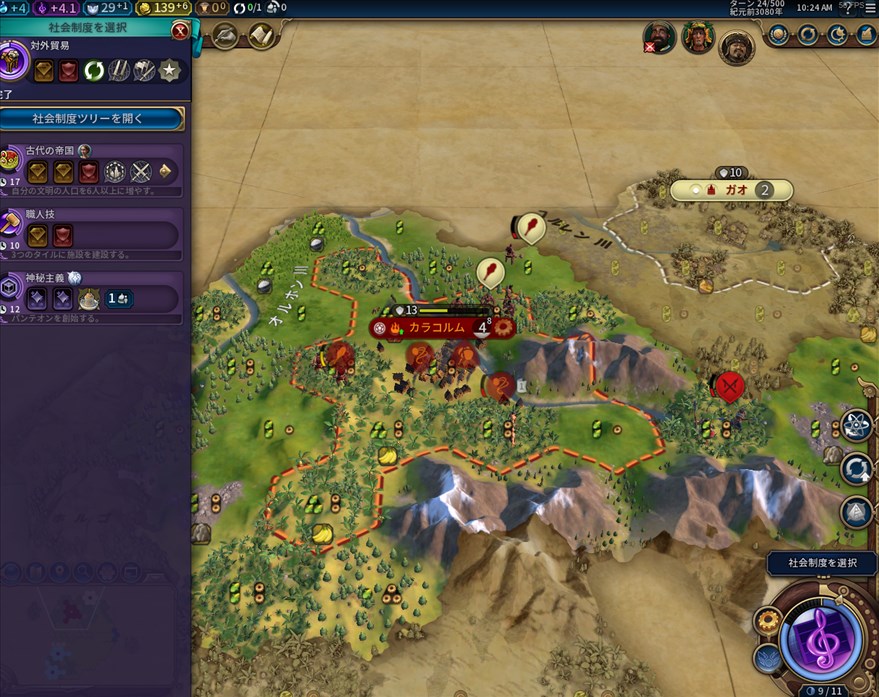
Task: Click the atom science notification icon
Action: coord(857,425)
